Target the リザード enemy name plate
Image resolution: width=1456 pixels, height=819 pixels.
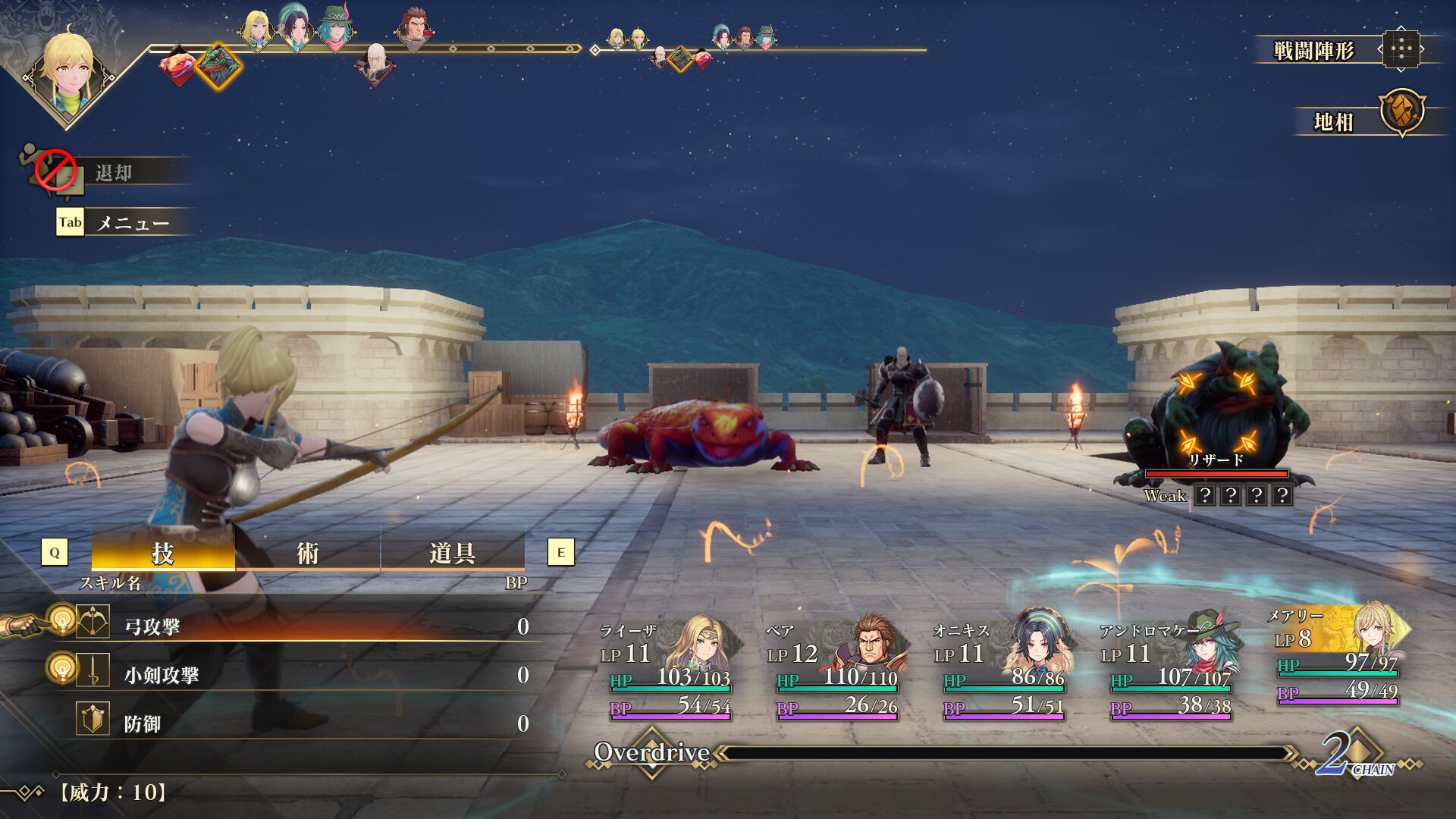(x=1216, y=460)
